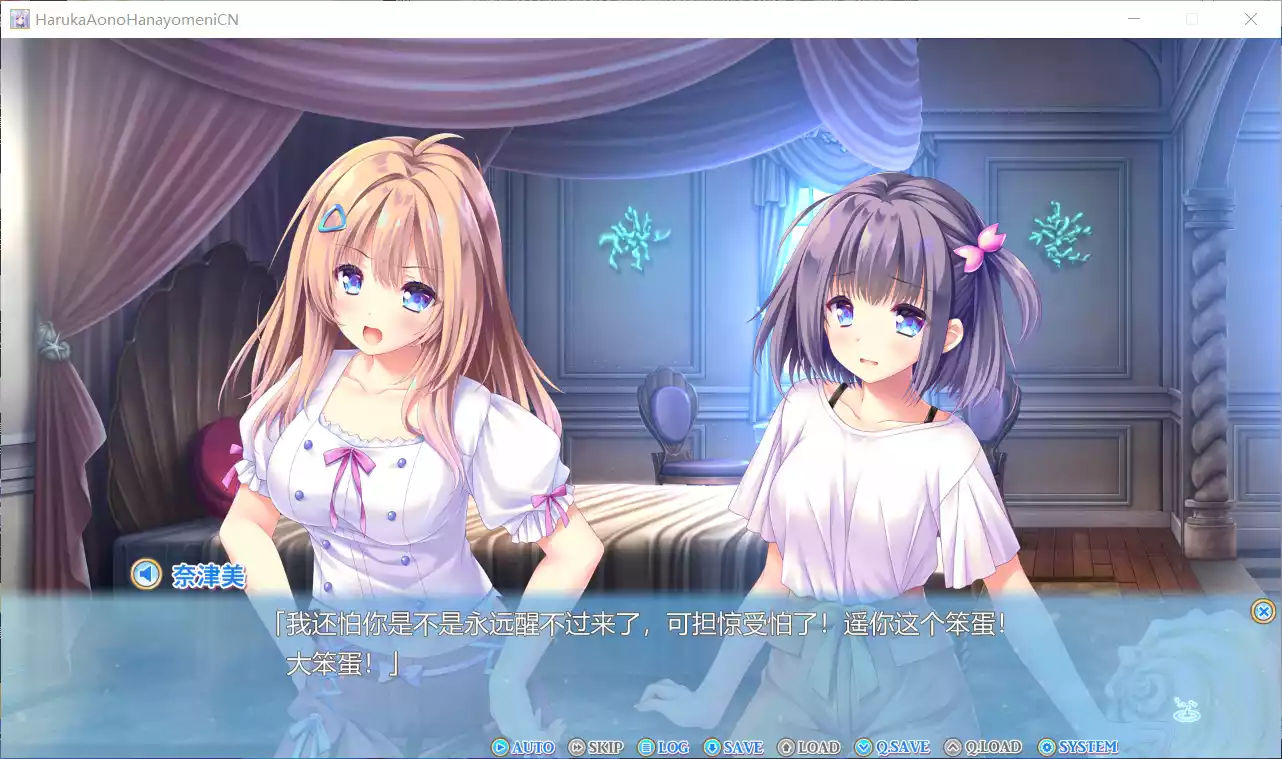This screenshot has height=759, width=1282.
Task: Click the LOG text label
Action: pyautogui.click(x=672, y=746)
